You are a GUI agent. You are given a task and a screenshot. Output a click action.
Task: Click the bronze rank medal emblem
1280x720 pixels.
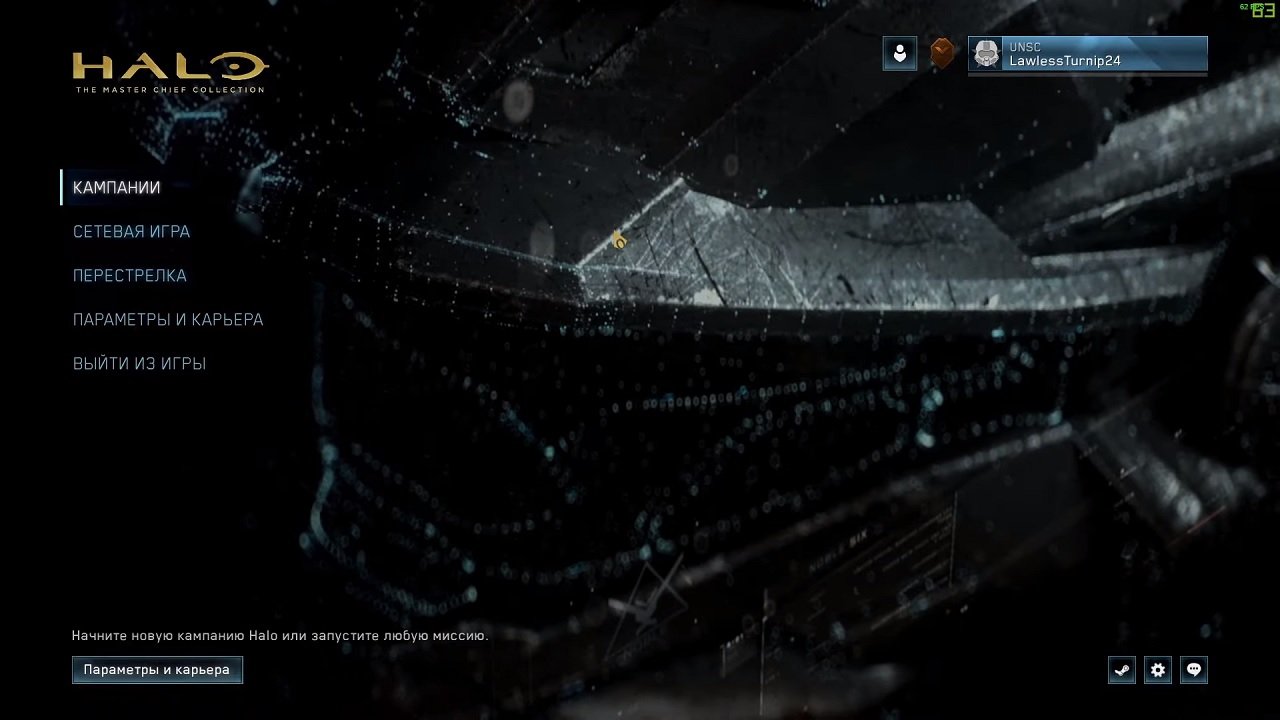tap(941, 53)
